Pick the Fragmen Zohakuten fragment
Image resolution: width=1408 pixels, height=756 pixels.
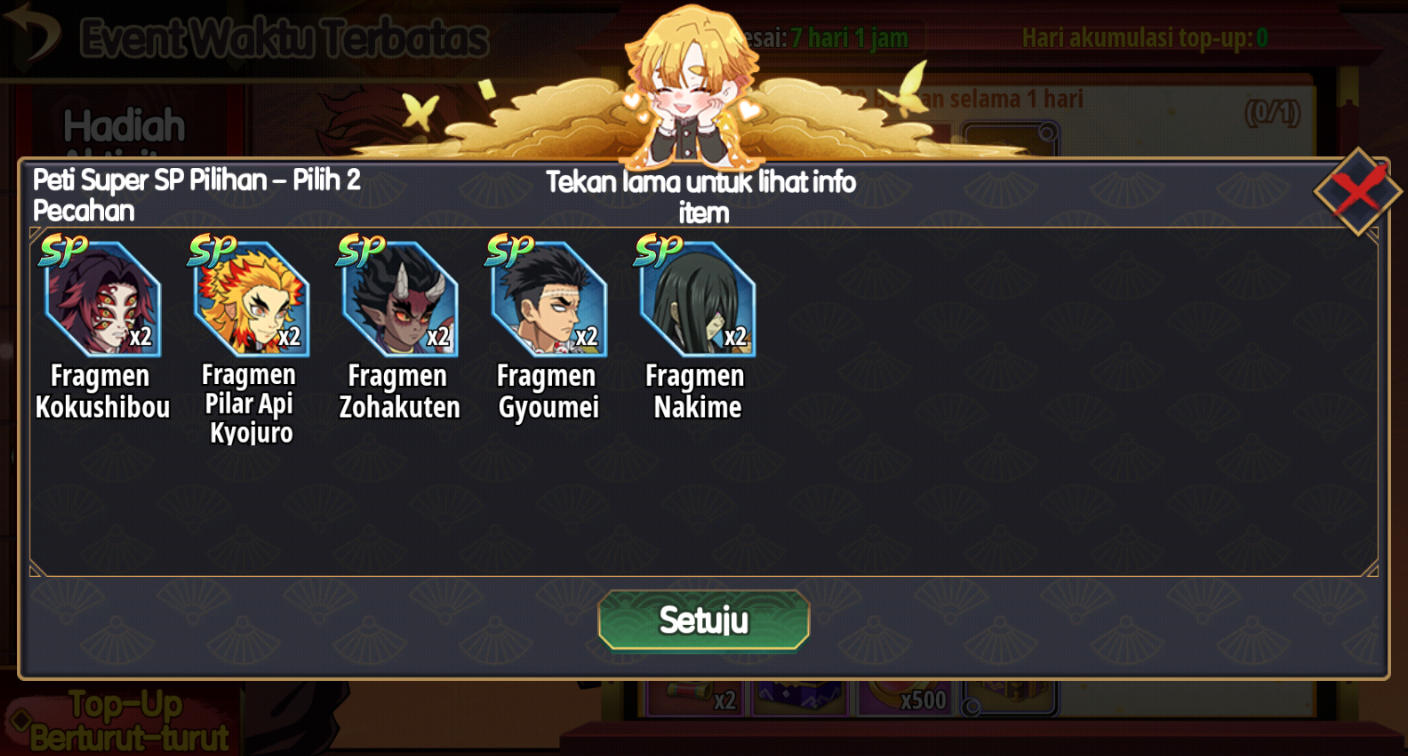[x=400, y=299]
